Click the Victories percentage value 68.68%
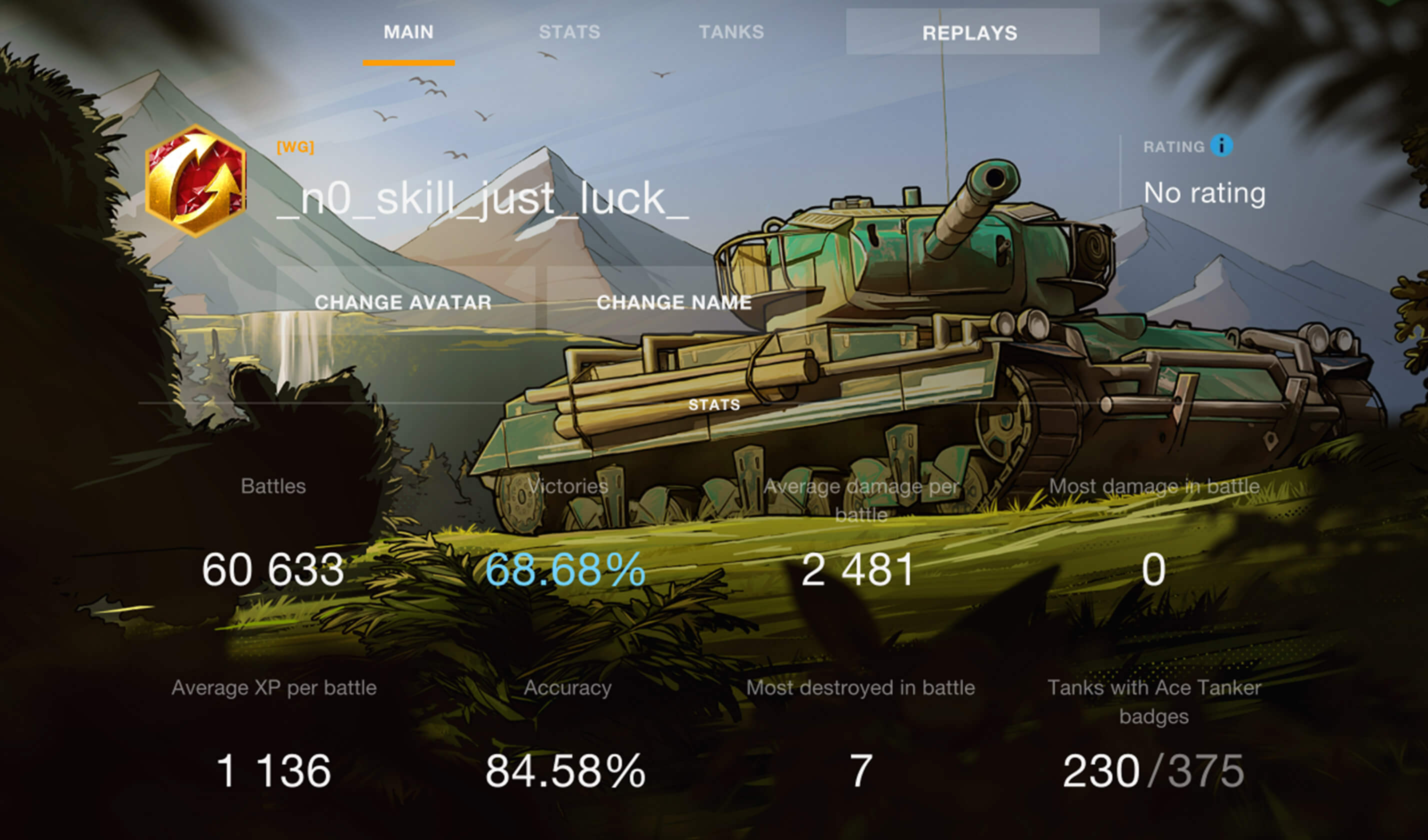 click(x=565, y=573)
